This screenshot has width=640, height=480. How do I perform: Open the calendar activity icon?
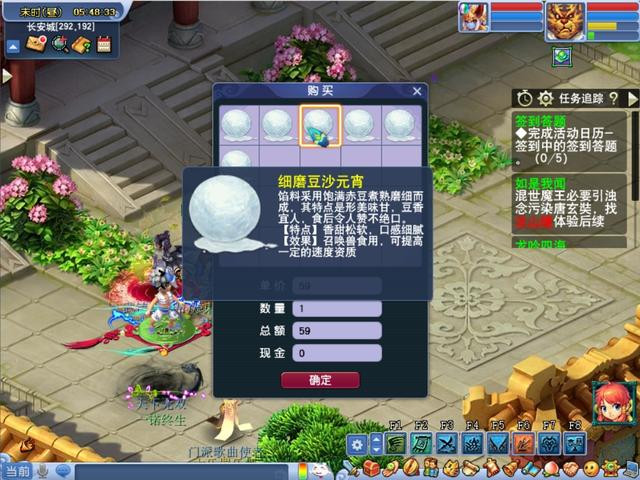tap(103, 44)
